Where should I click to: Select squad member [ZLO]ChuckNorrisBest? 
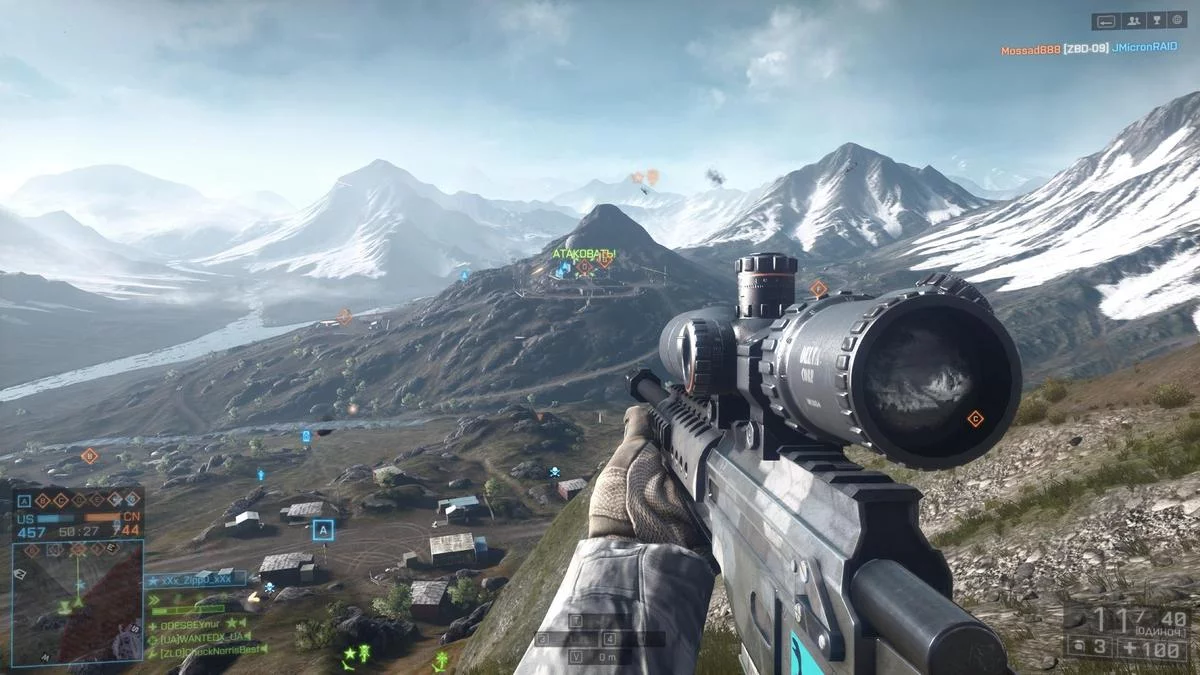point(210,651)
